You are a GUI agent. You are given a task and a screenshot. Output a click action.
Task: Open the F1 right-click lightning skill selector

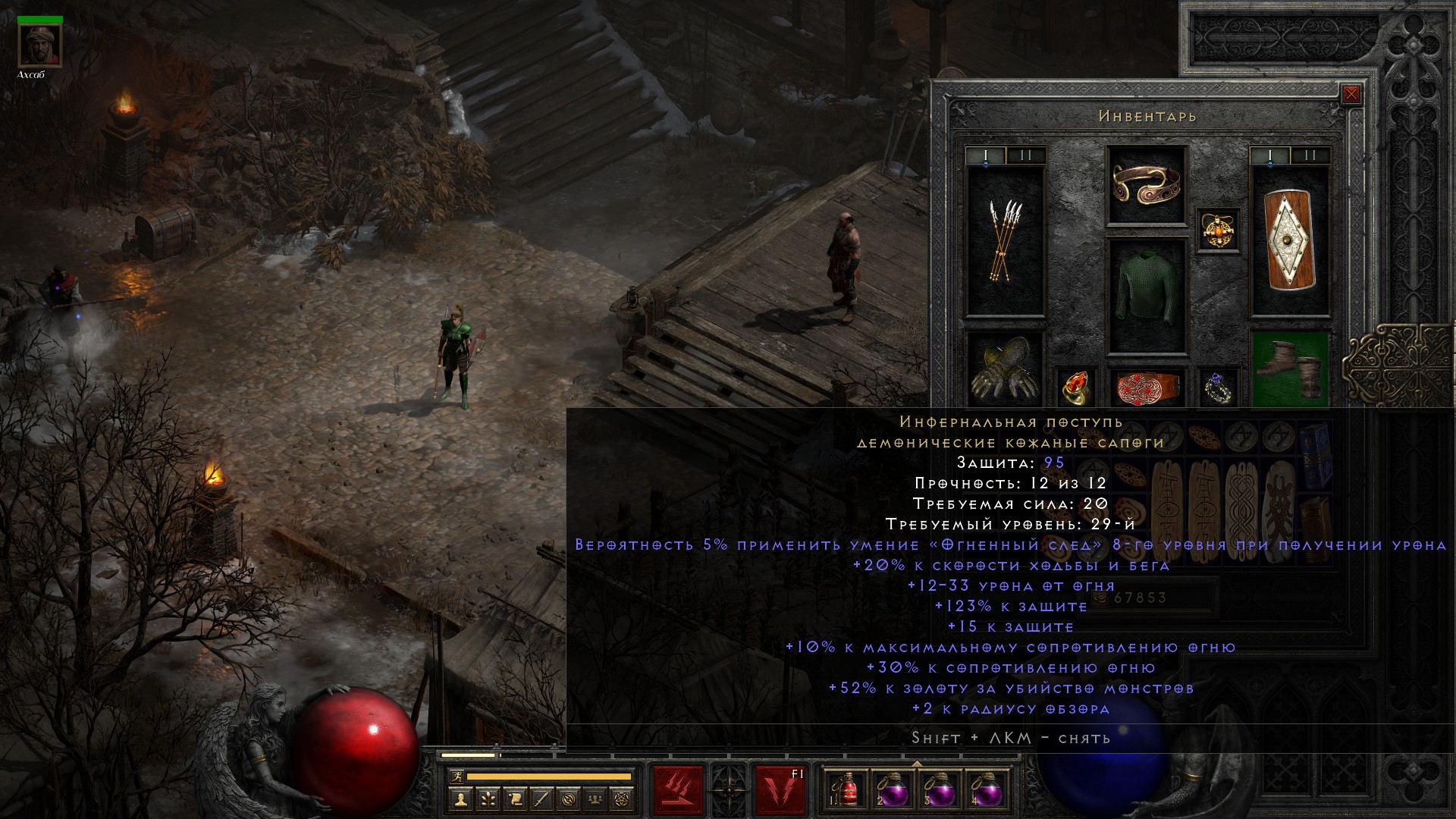pos(780,790)
